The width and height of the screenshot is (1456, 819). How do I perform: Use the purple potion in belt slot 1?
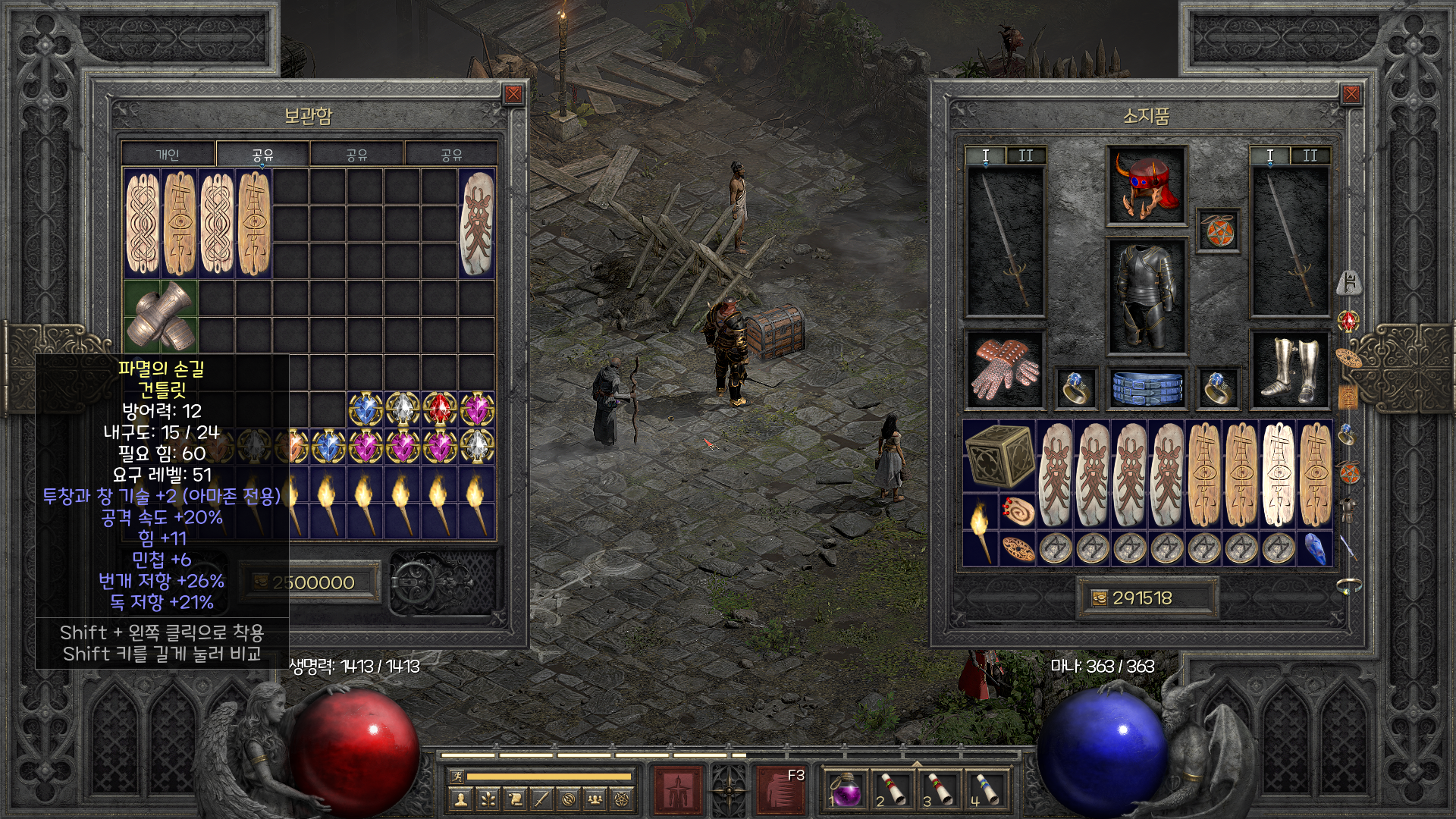point(846,790)
